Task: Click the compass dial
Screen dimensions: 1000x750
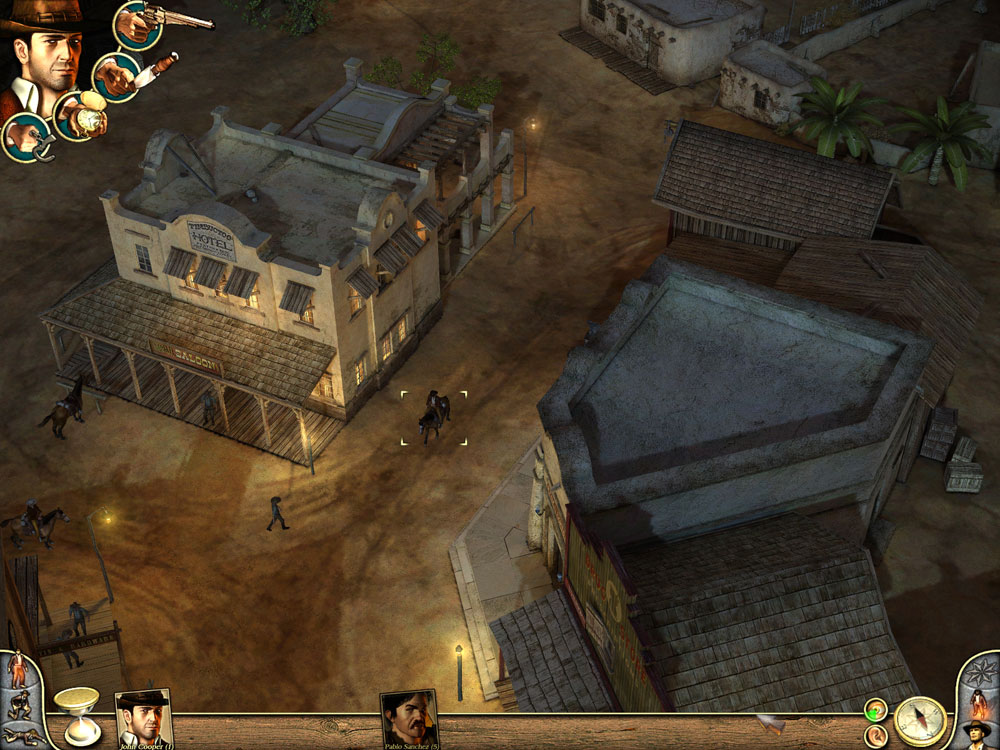Action: 920,721
